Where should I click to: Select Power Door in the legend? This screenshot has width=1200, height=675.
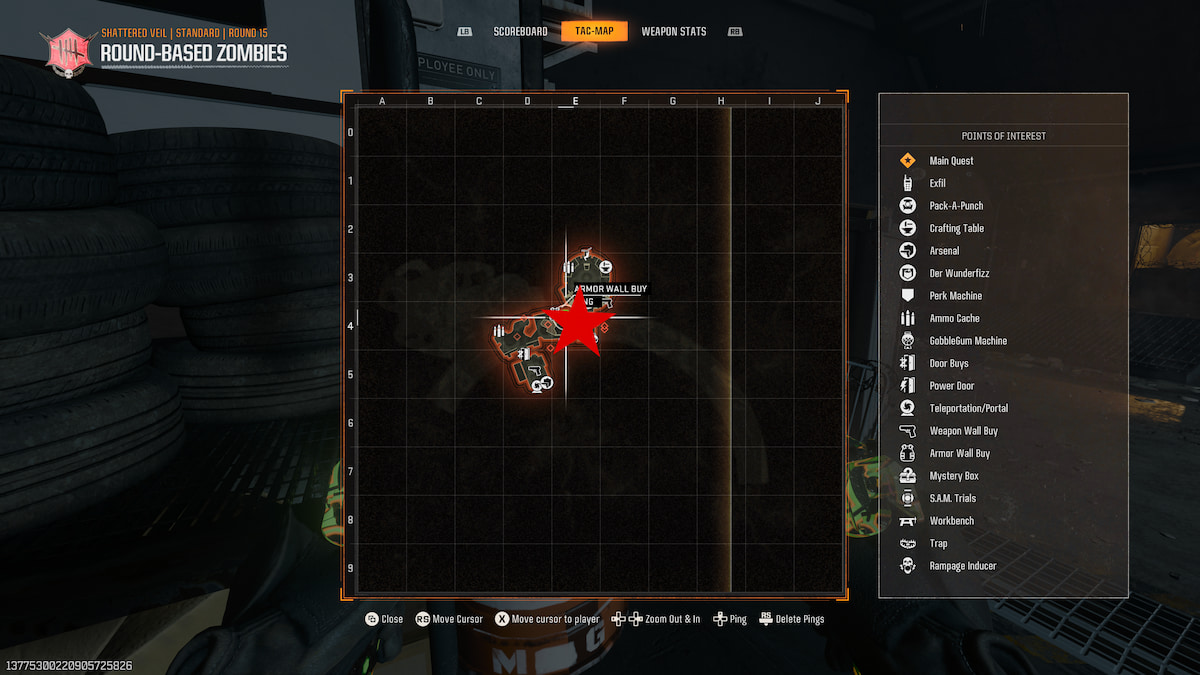click(x=951, y=386)
